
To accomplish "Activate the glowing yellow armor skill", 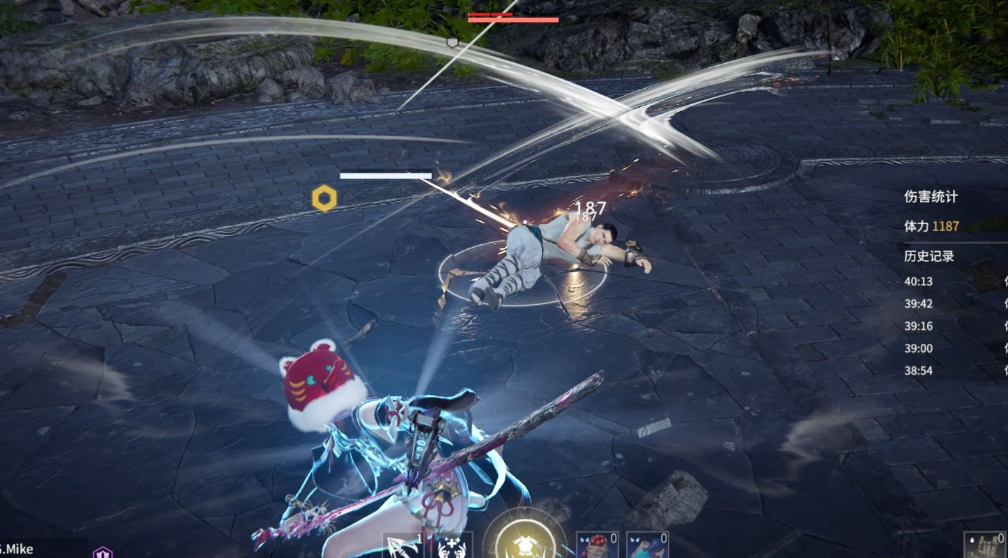I will [520, 542].
